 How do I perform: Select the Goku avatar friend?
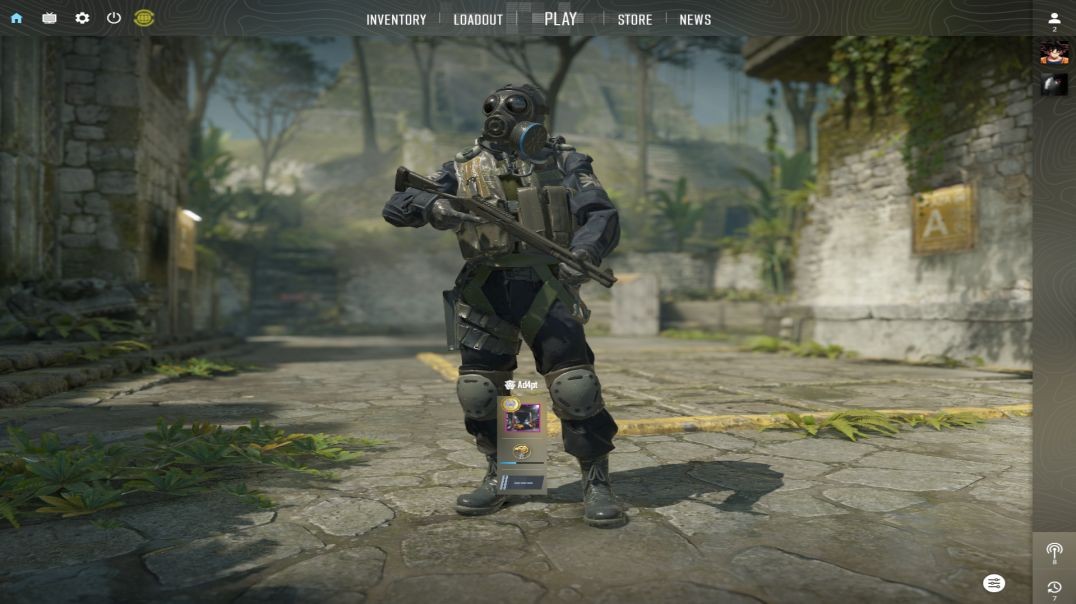(1054, 53)
